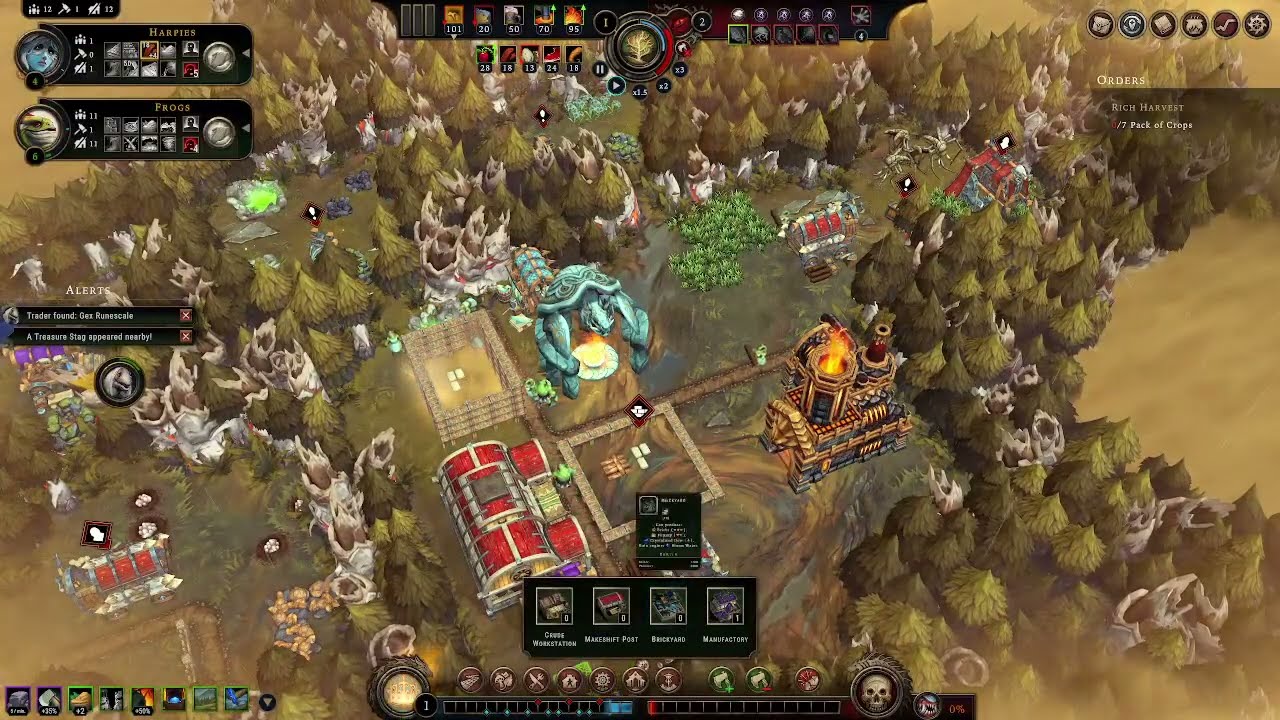Open the house-shaped housing build category

pyautogui.click(x=569, y=681)
